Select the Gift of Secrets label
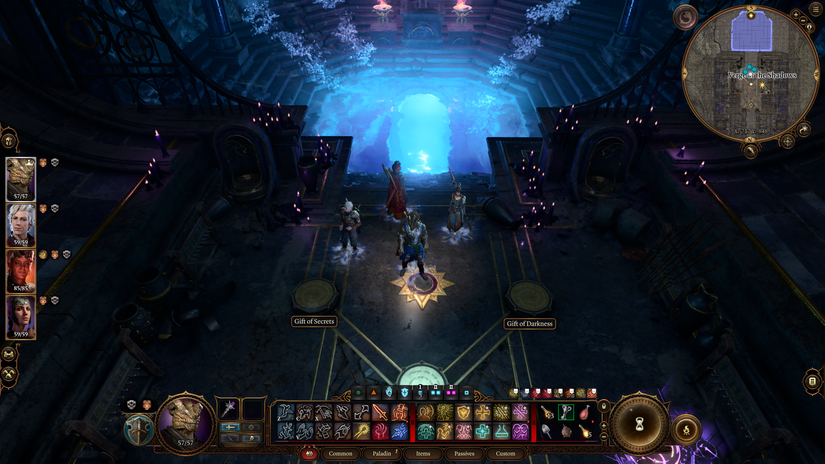 [x=314, y=322]
